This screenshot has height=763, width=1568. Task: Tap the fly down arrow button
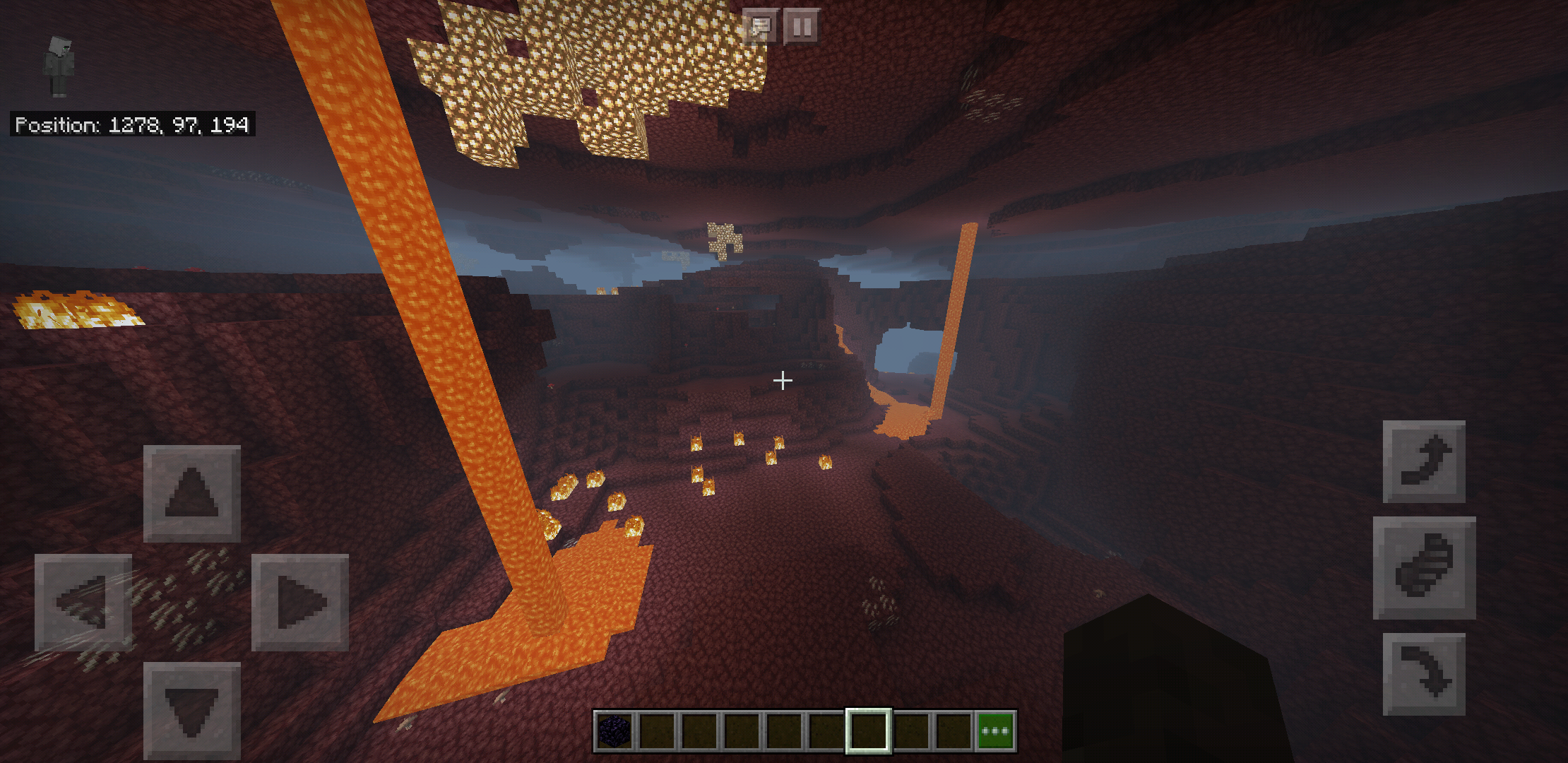(x=1423, y=674)
